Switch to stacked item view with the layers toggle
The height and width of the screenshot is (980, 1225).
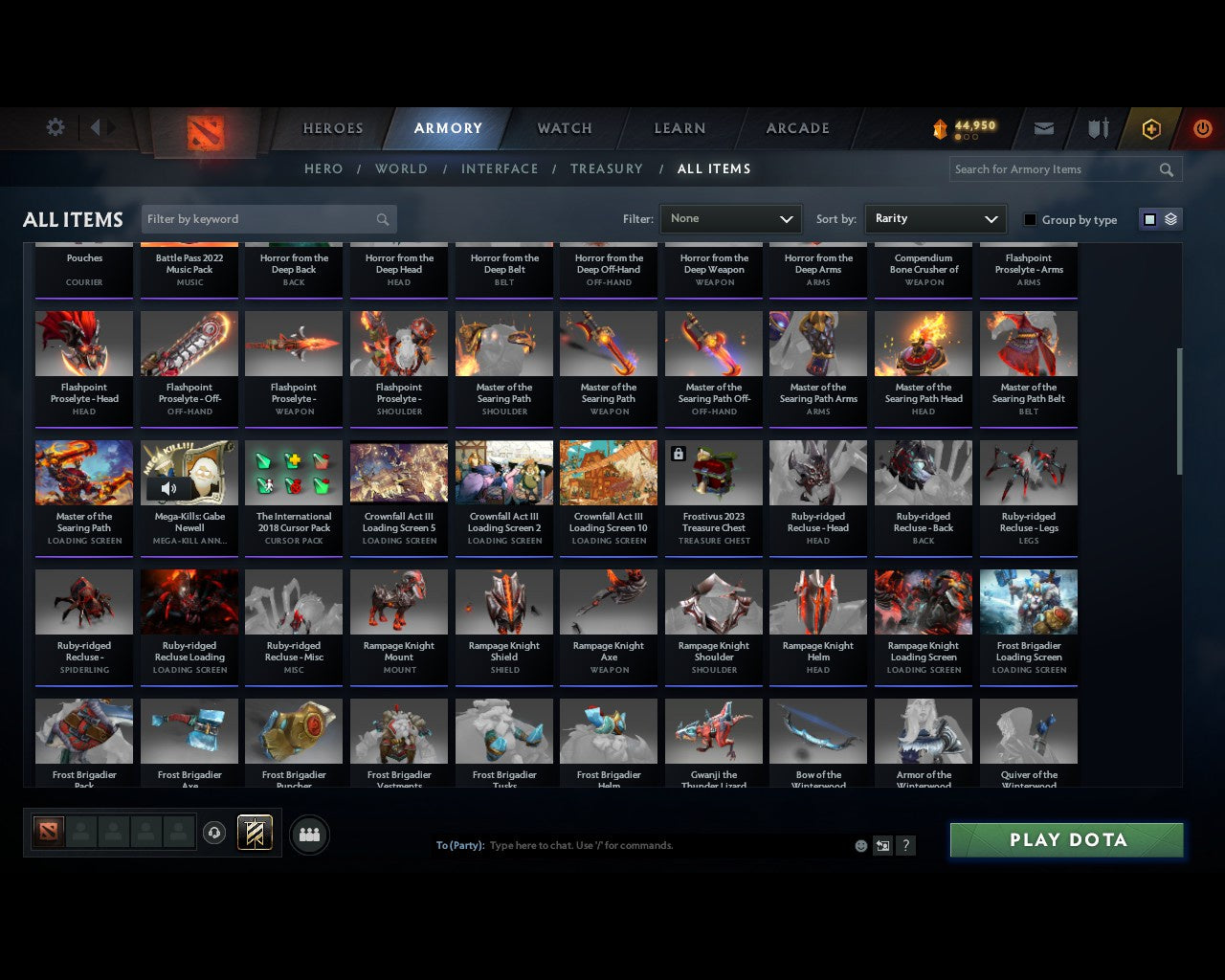pos(1169,218)
